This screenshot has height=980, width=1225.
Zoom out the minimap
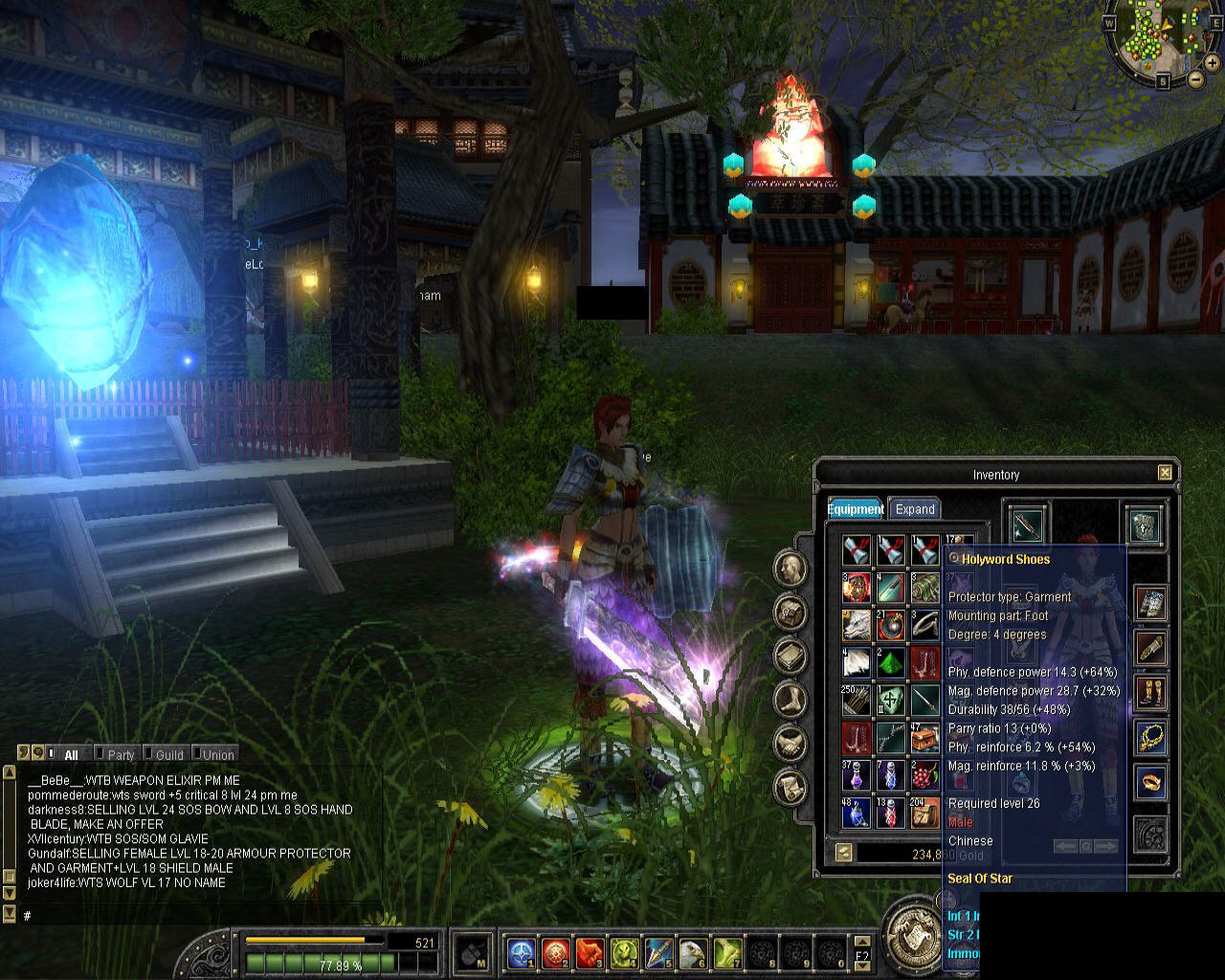click(1196, 78)
